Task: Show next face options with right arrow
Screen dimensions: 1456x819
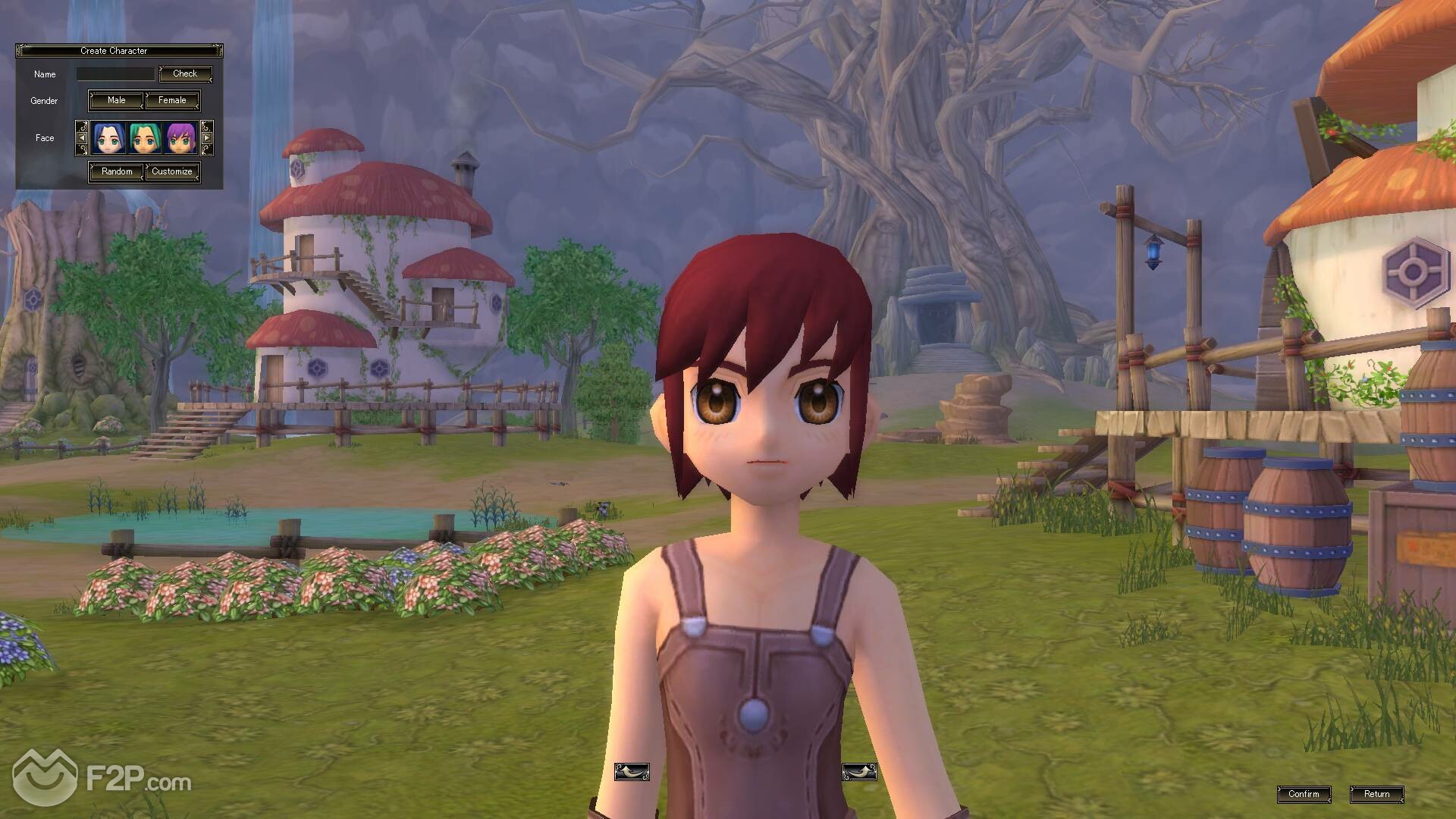Action: [206, 138]
